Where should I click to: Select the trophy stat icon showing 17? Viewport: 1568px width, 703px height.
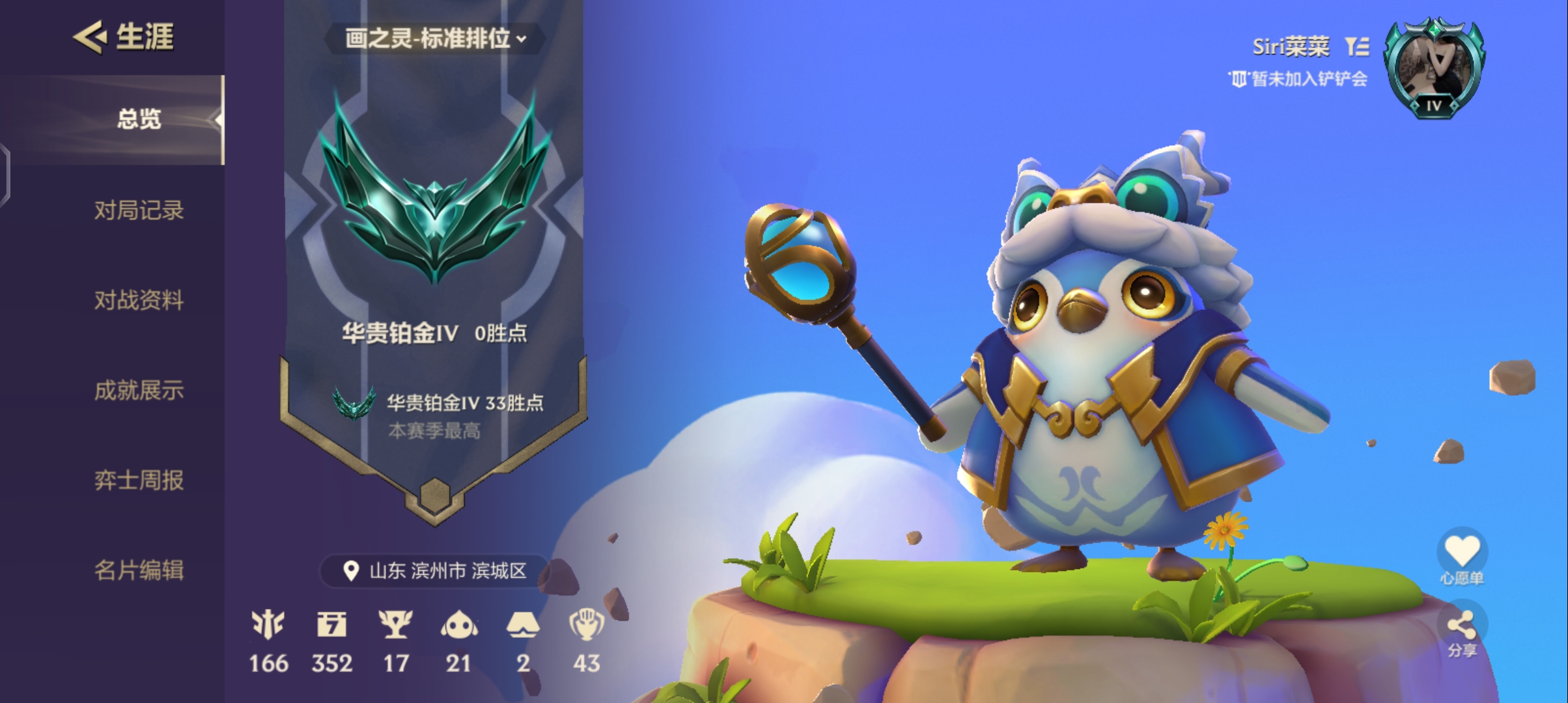[395, 625]
